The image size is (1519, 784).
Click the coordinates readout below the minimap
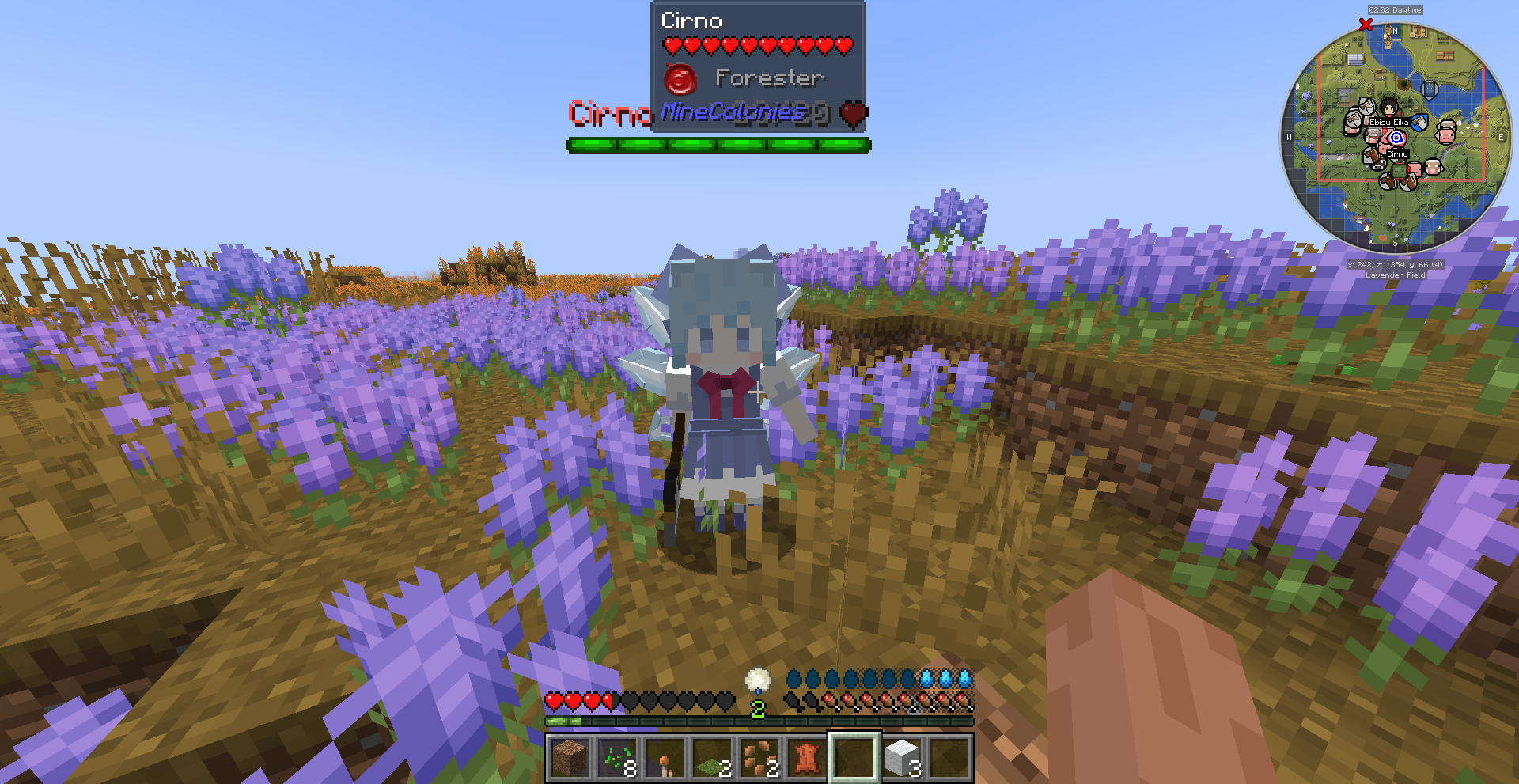click(x=1395, y=264)
